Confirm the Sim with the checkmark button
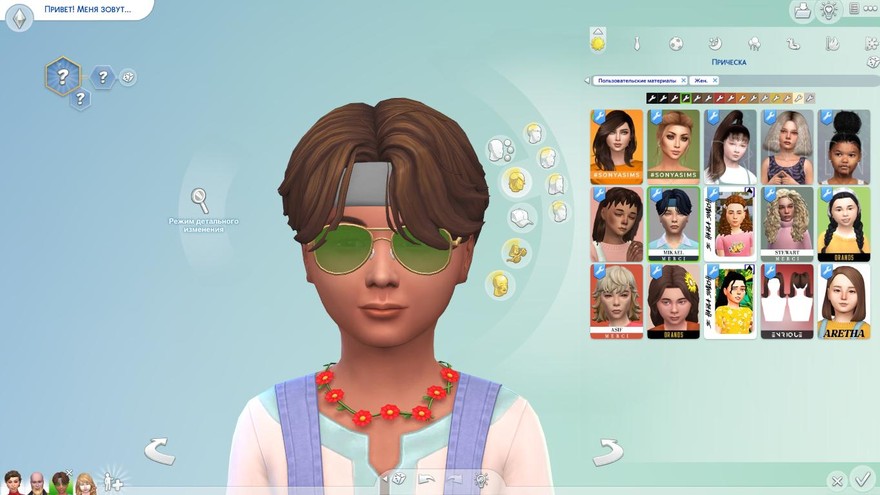The width and height of the screenshot is (880, 495). click(862, 481)
